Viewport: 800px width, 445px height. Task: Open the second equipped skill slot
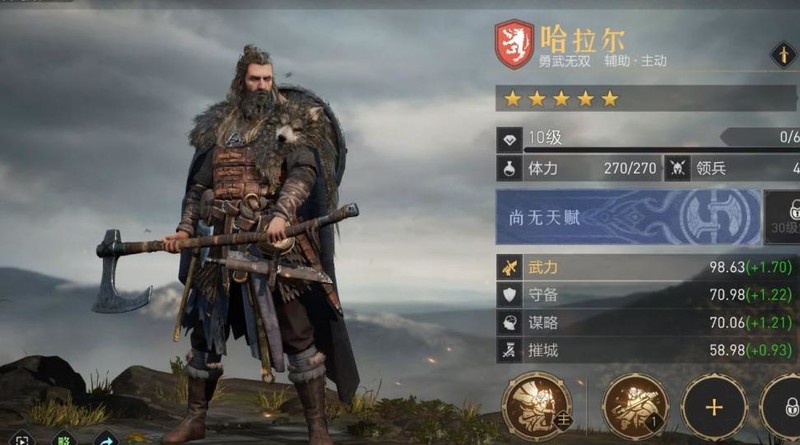tap(636, 406)
